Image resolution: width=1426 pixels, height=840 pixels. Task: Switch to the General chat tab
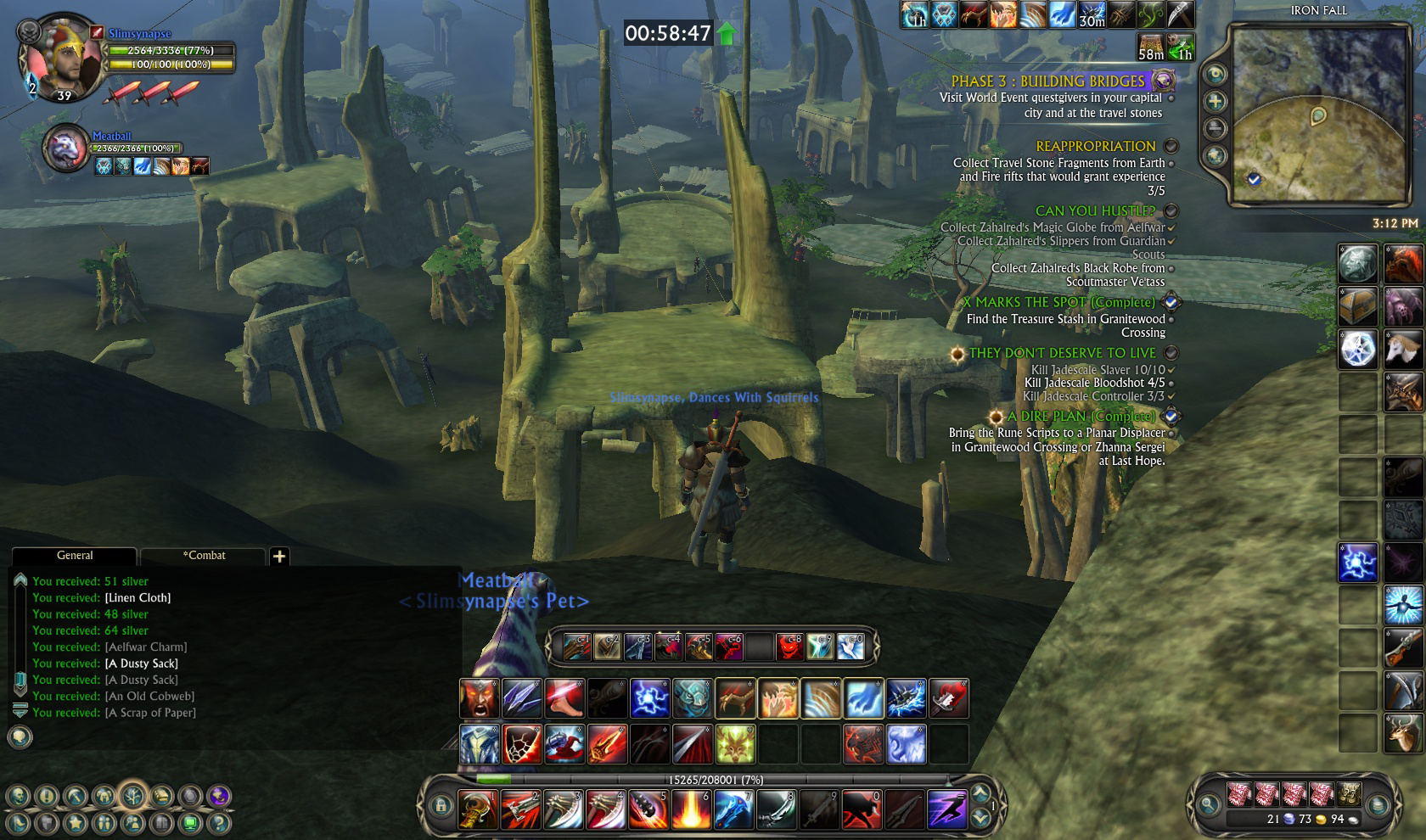[x=75, y=556]
